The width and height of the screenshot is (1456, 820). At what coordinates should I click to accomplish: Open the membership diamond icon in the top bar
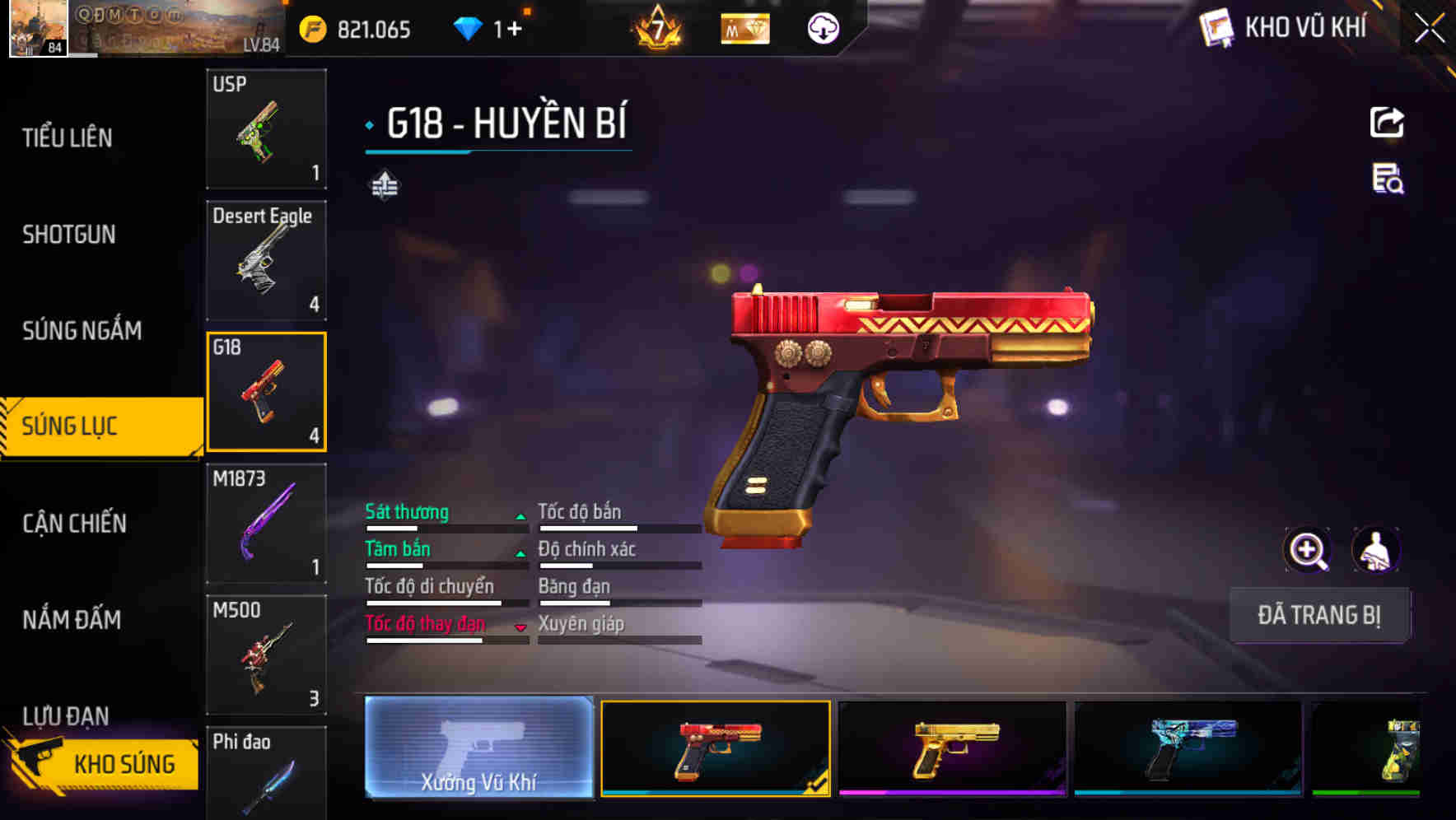click(744, 27)
